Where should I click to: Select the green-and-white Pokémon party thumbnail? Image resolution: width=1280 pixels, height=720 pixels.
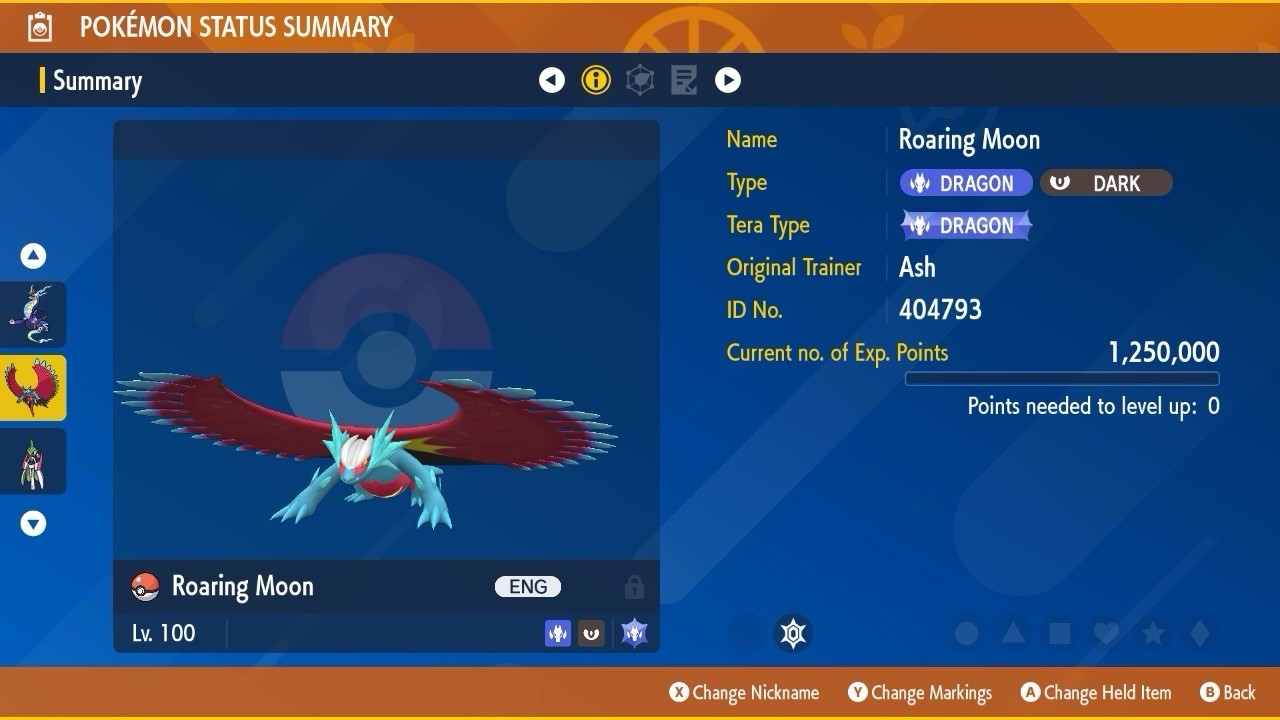point(34,461)
